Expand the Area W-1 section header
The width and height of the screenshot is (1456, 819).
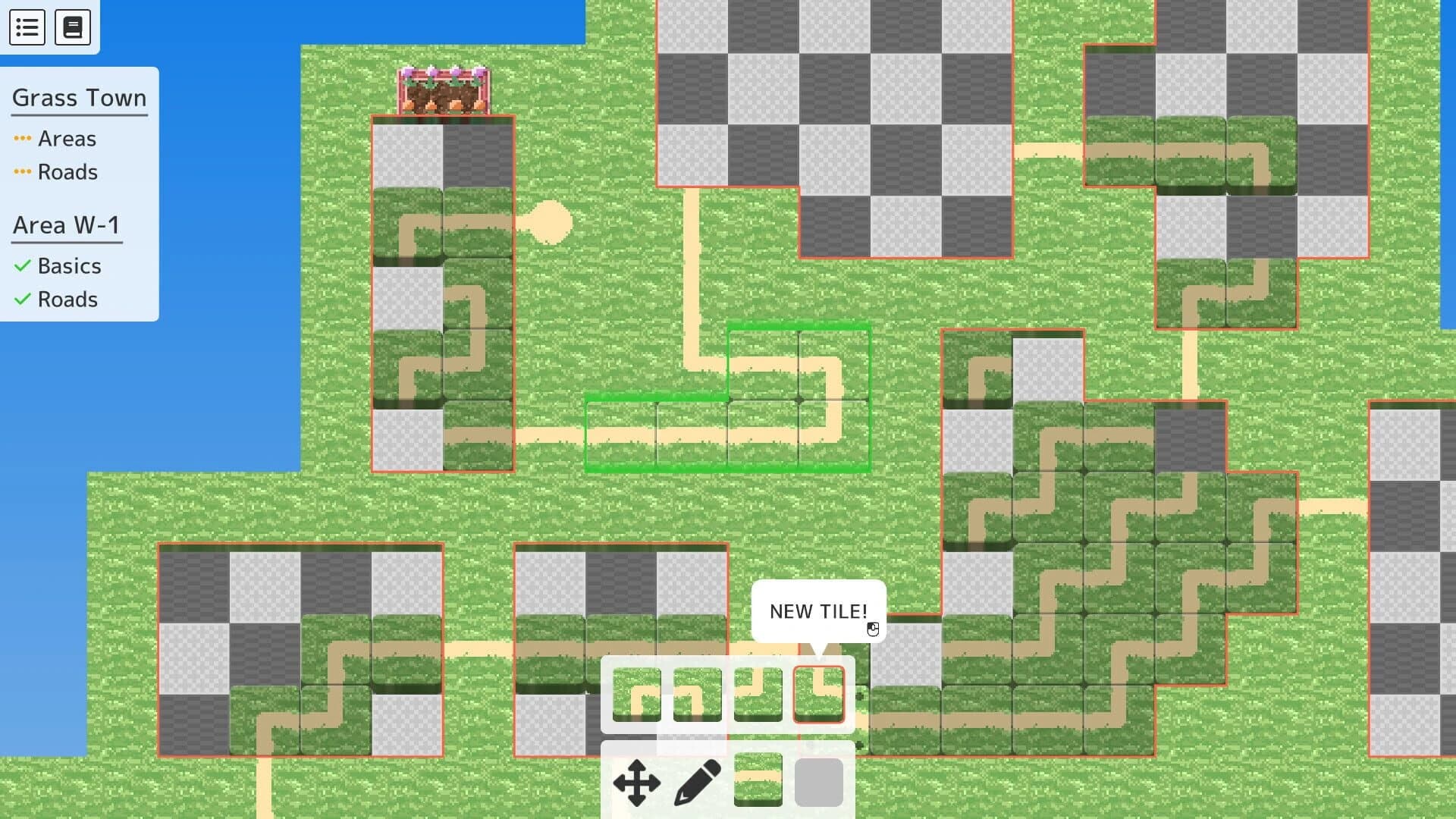point(66,224)
